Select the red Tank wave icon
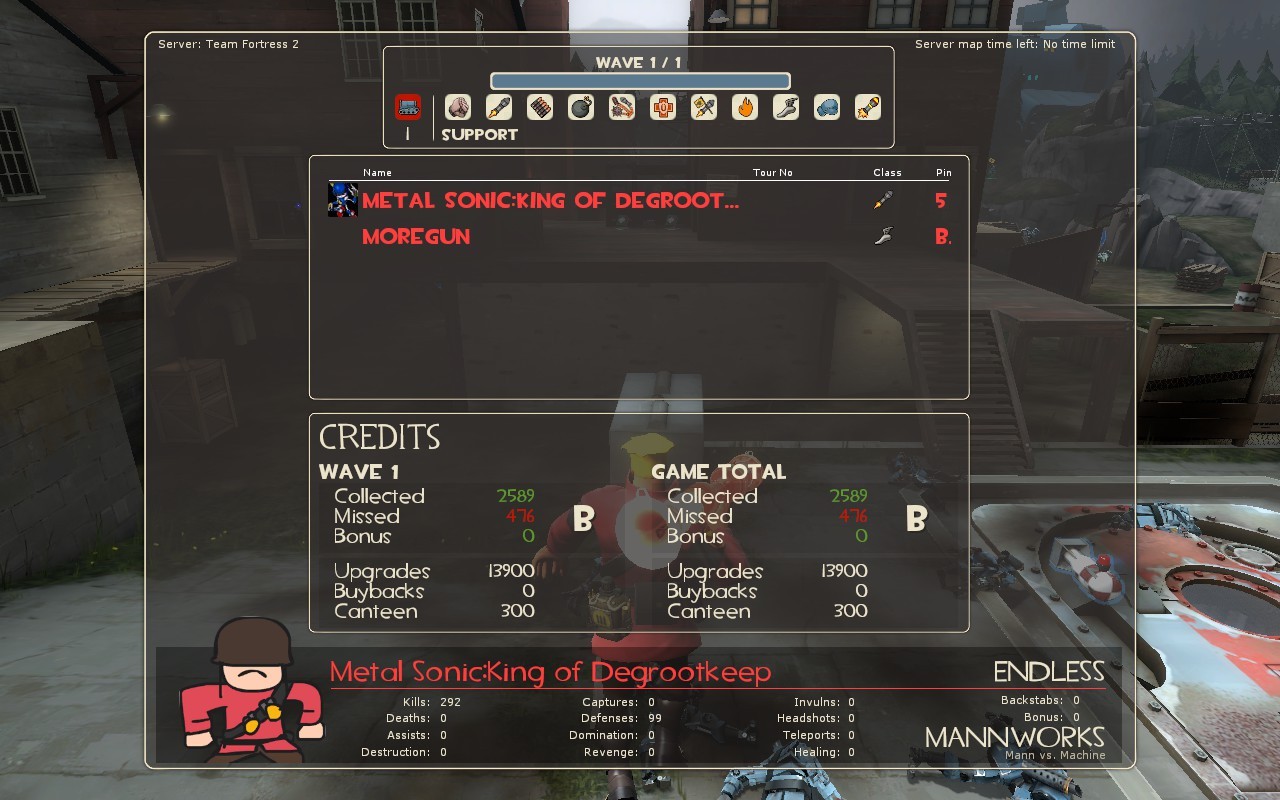 pyautogui.click(x=408, y=107)
